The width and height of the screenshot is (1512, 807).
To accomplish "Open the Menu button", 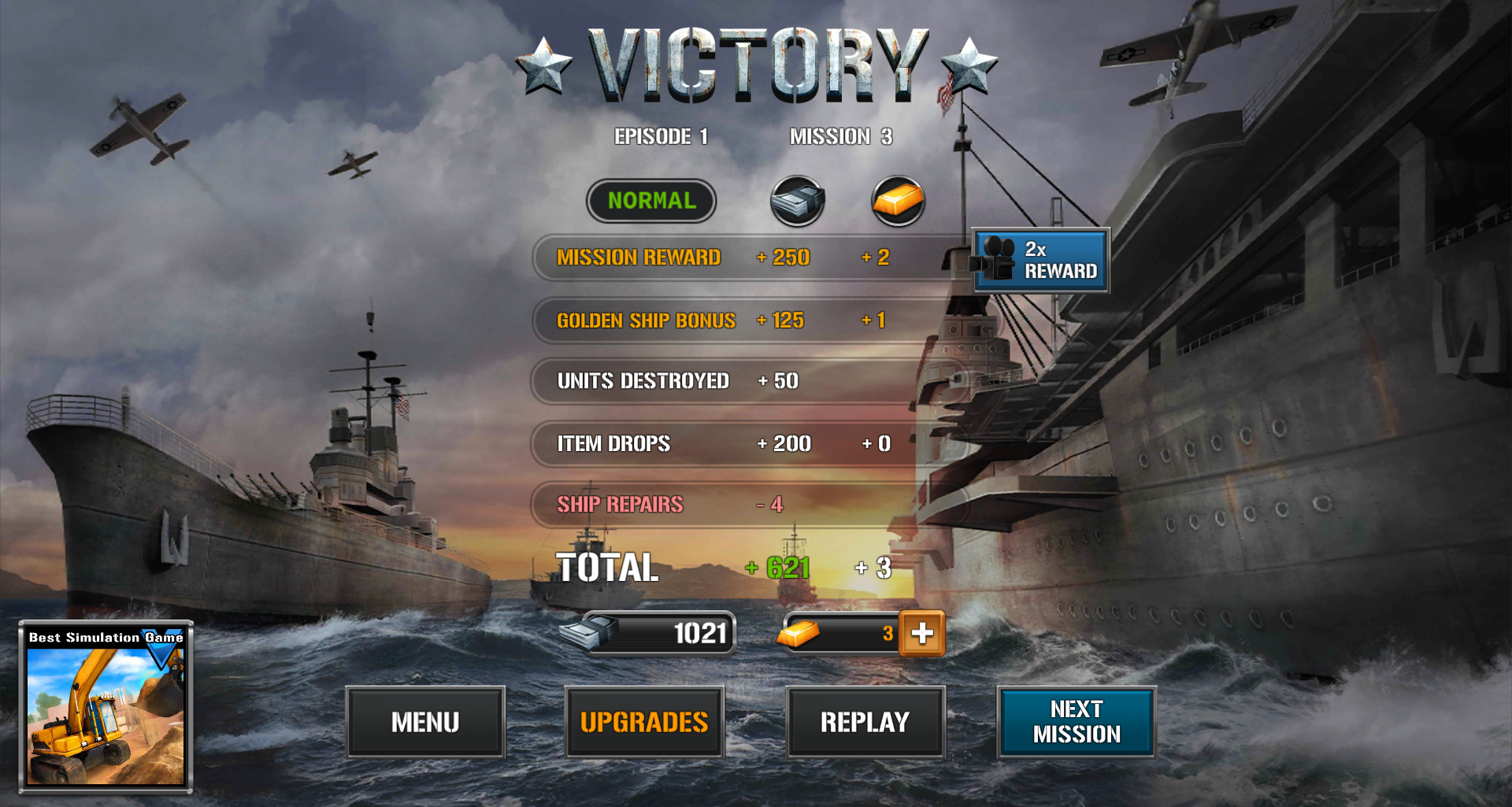I will 425,721.
